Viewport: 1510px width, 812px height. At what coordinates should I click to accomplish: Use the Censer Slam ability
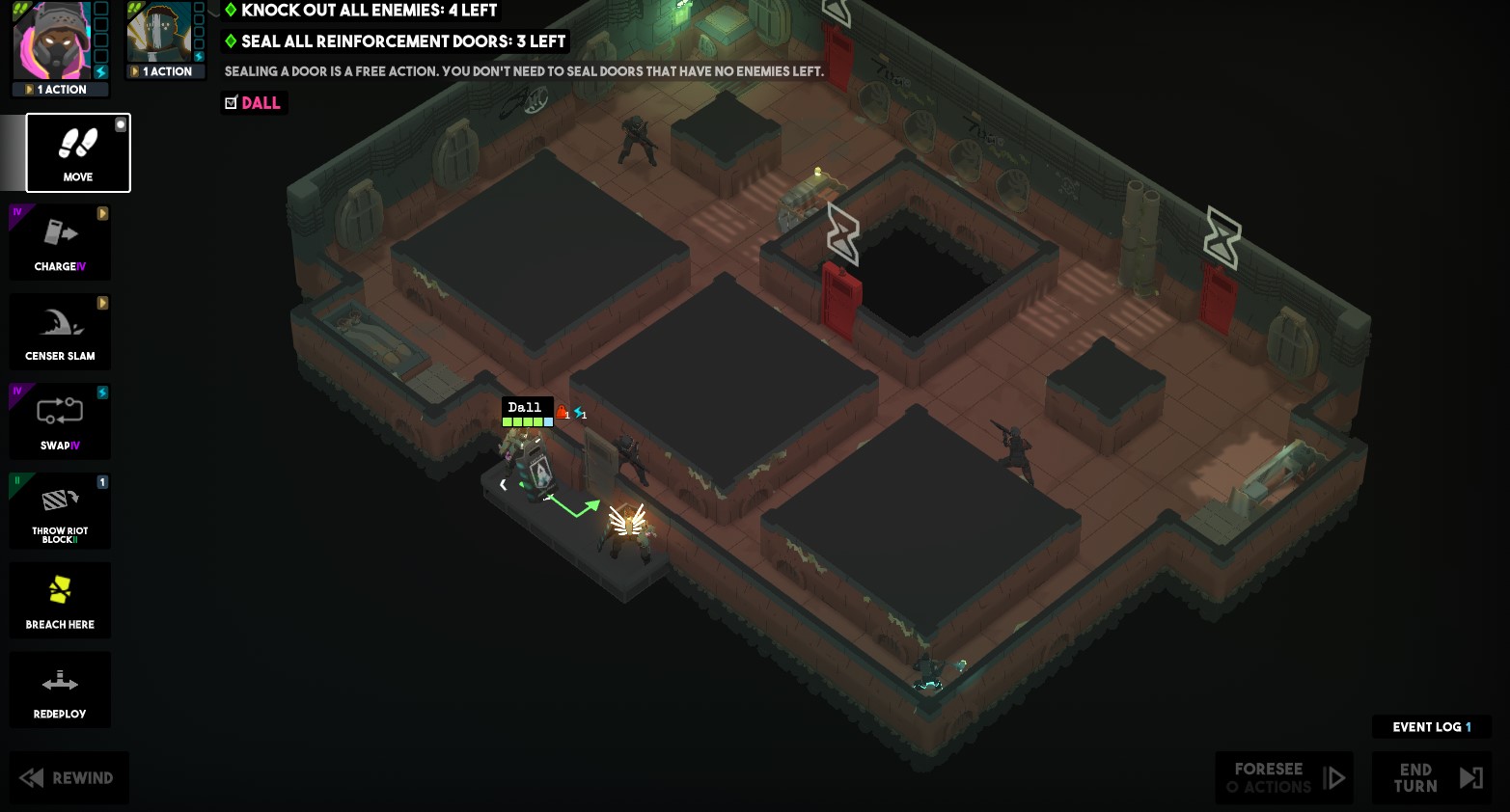click(60, 331)
